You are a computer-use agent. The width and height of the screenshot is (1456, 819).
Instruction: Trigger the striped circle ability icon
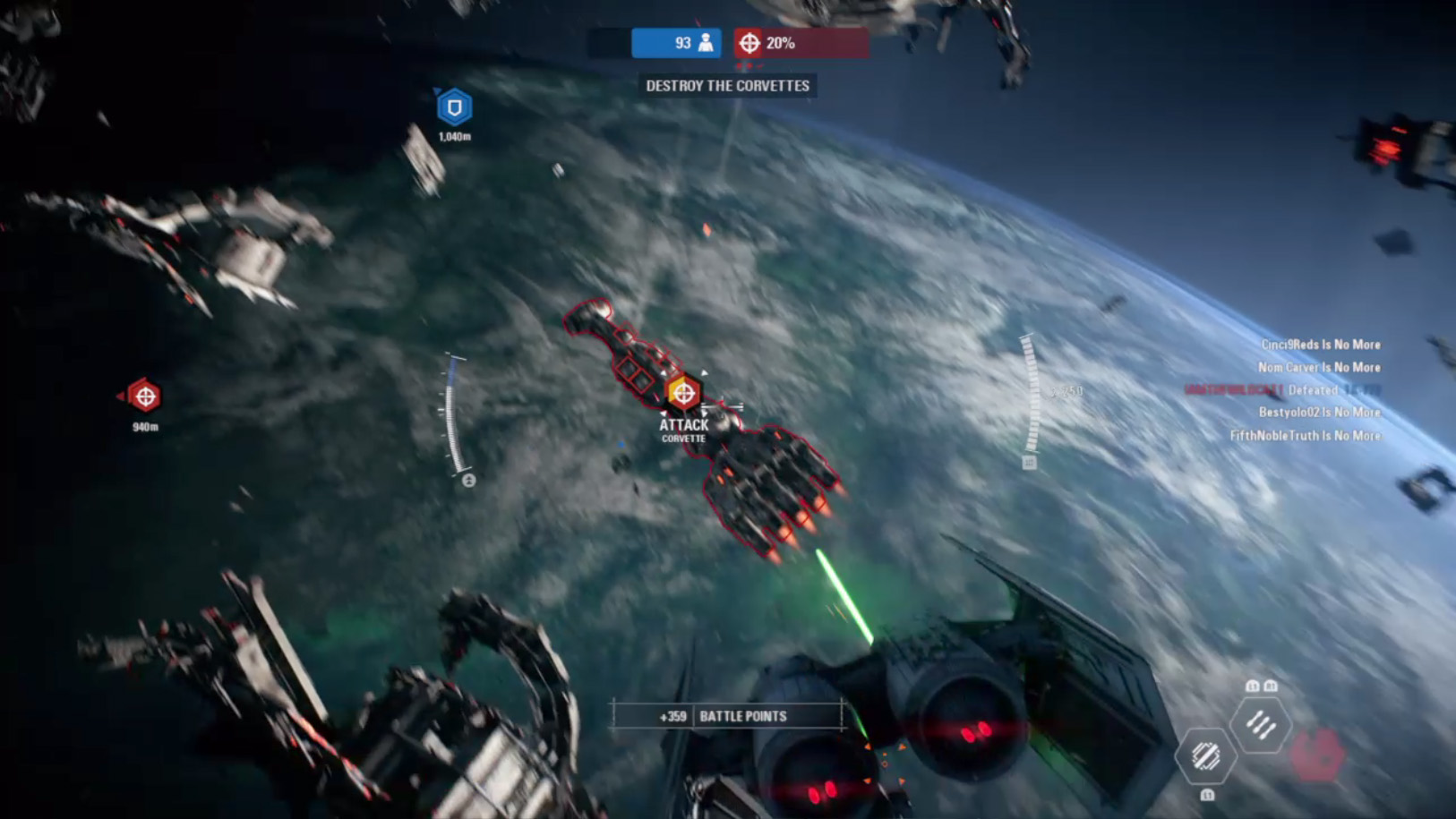1205,756
